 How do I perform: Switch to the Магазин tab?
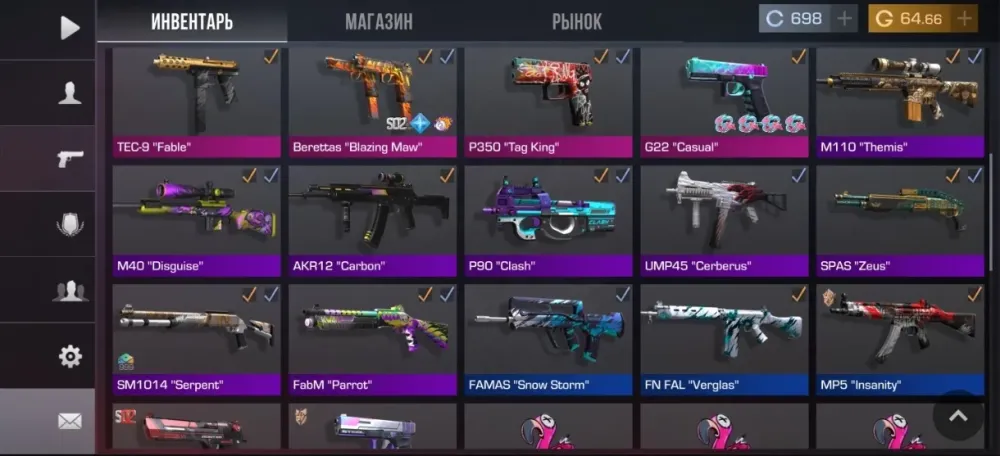coord(378,21)
